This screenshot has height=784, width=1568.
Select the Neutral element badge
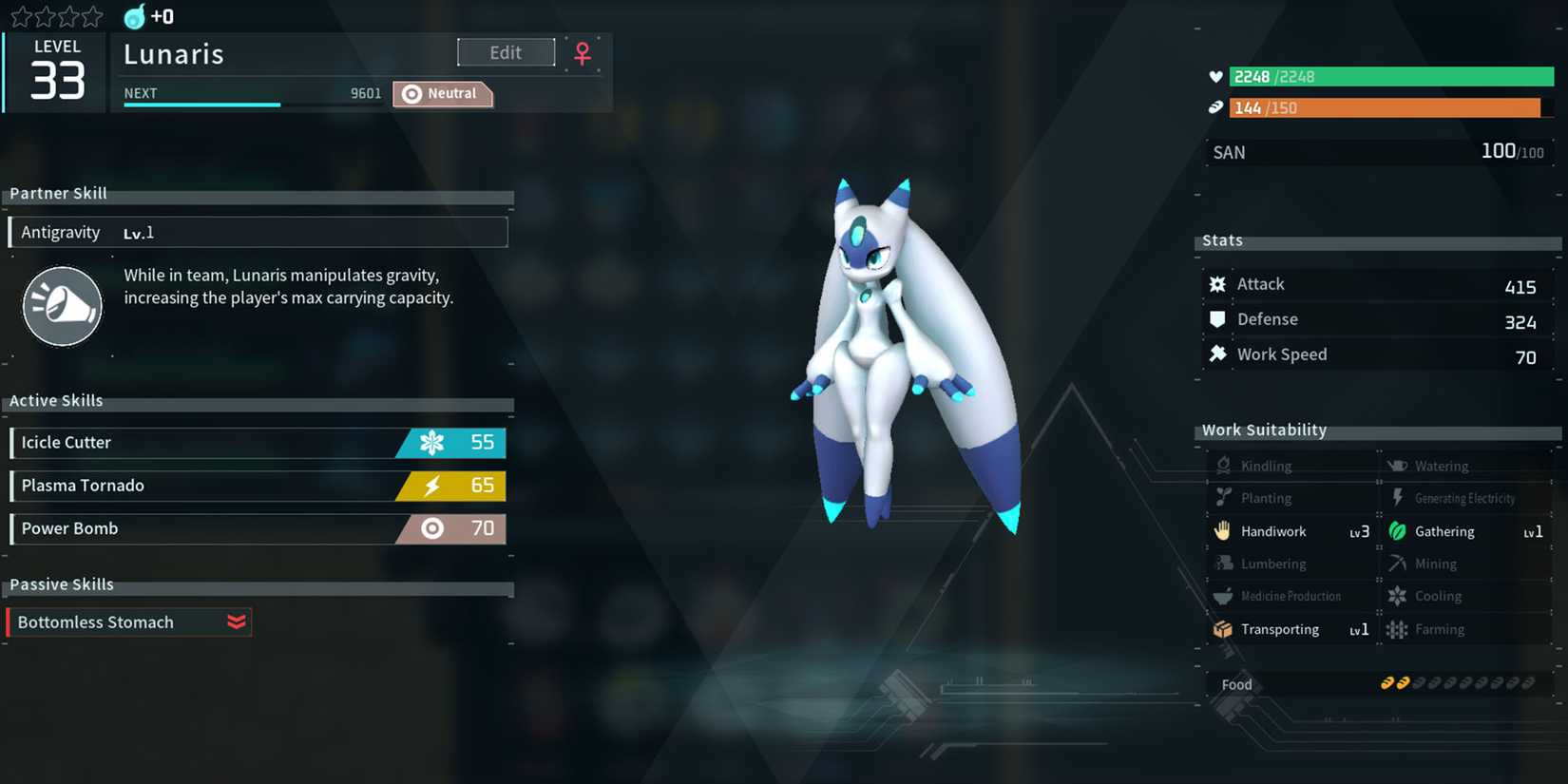pyautogui.click(x=442, y=93)
